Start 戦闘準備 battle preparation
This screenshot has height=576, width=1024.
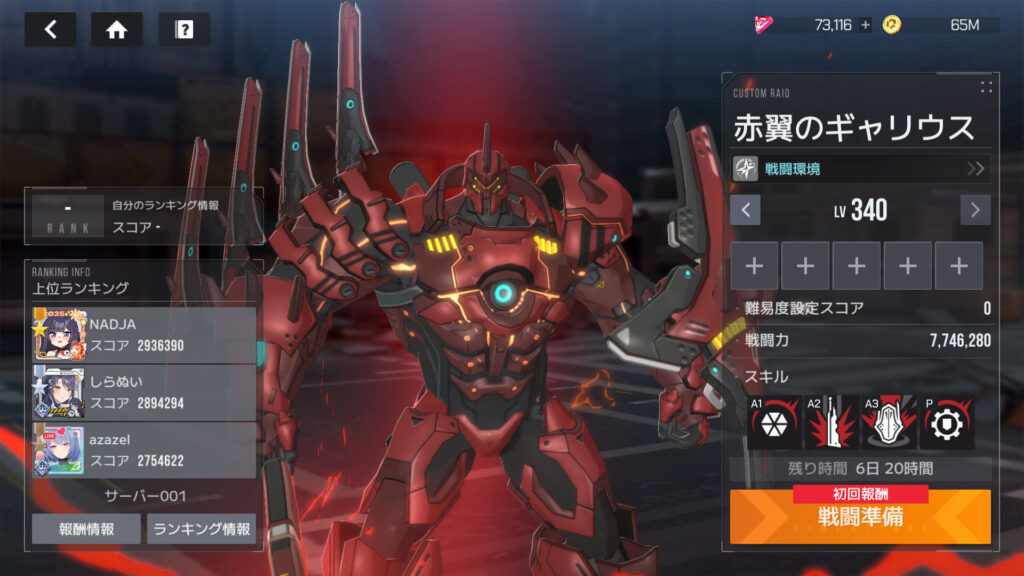pyautogui.click(x=860, y=518)
